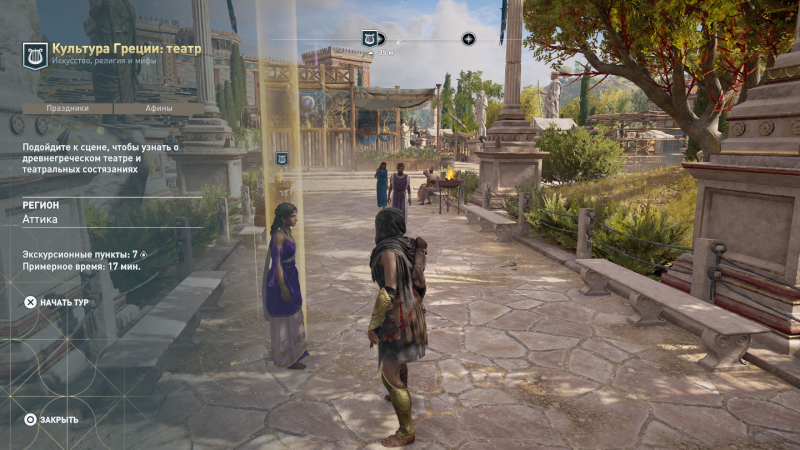800x450 pixels.
Task: Select the lyre tour marker on the compass
Action: [x=370, y=38]
